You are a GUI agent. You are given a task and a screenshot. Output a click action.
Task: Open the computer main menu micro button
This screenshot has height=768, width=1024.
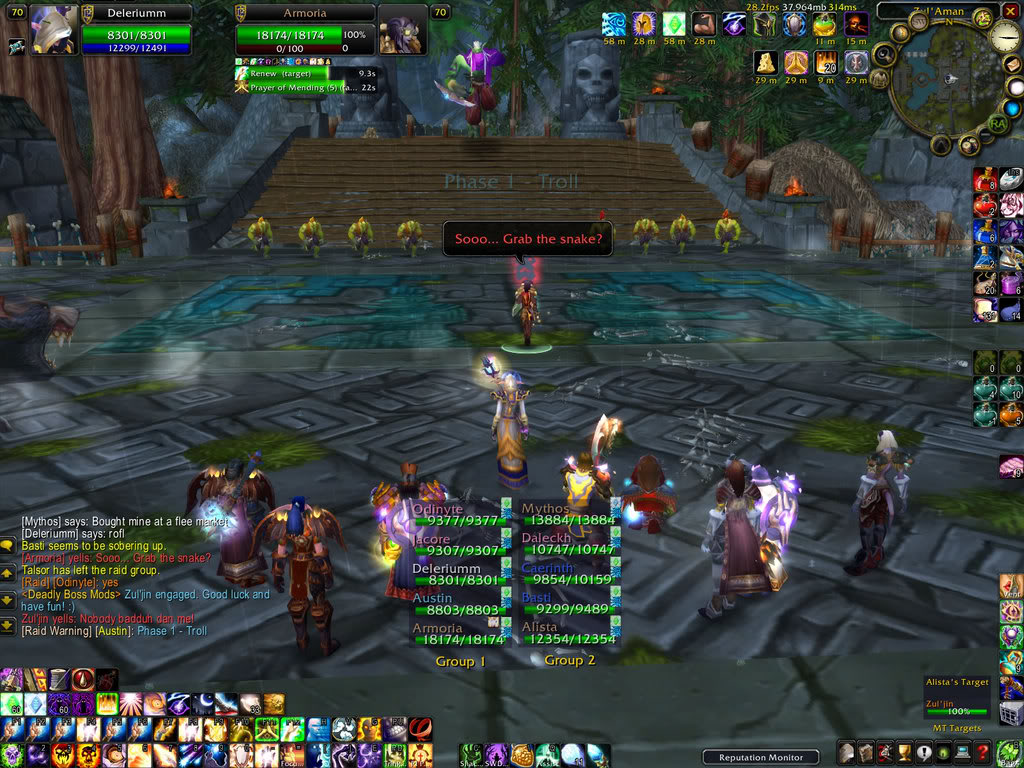963,752
